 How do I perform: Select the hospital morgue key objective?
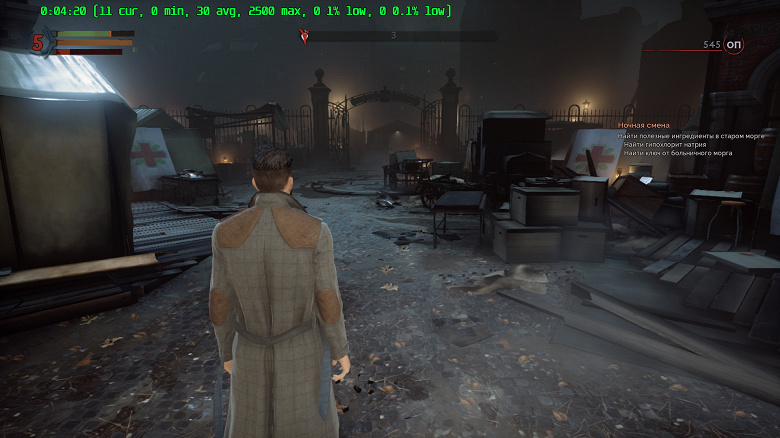point(678,153)
